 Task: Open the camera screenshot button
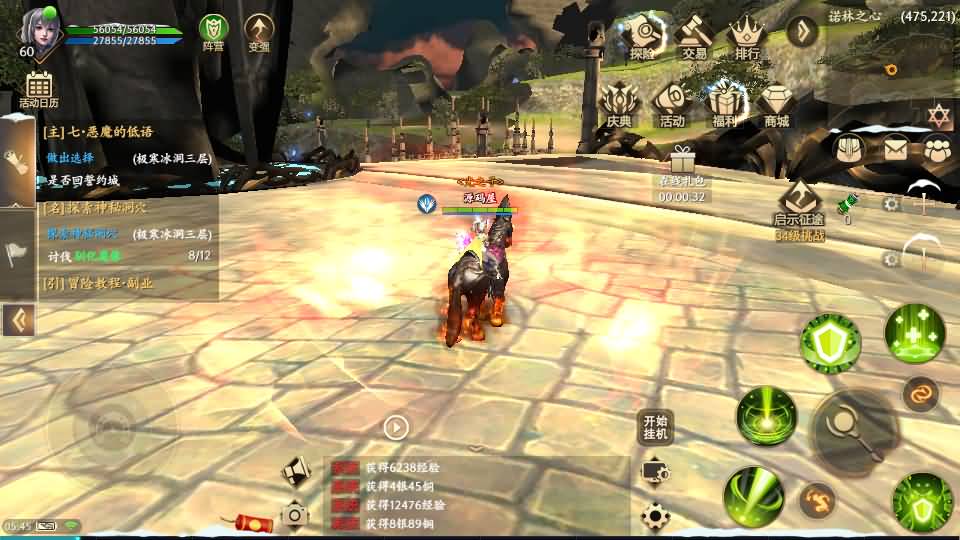(295, 514)
